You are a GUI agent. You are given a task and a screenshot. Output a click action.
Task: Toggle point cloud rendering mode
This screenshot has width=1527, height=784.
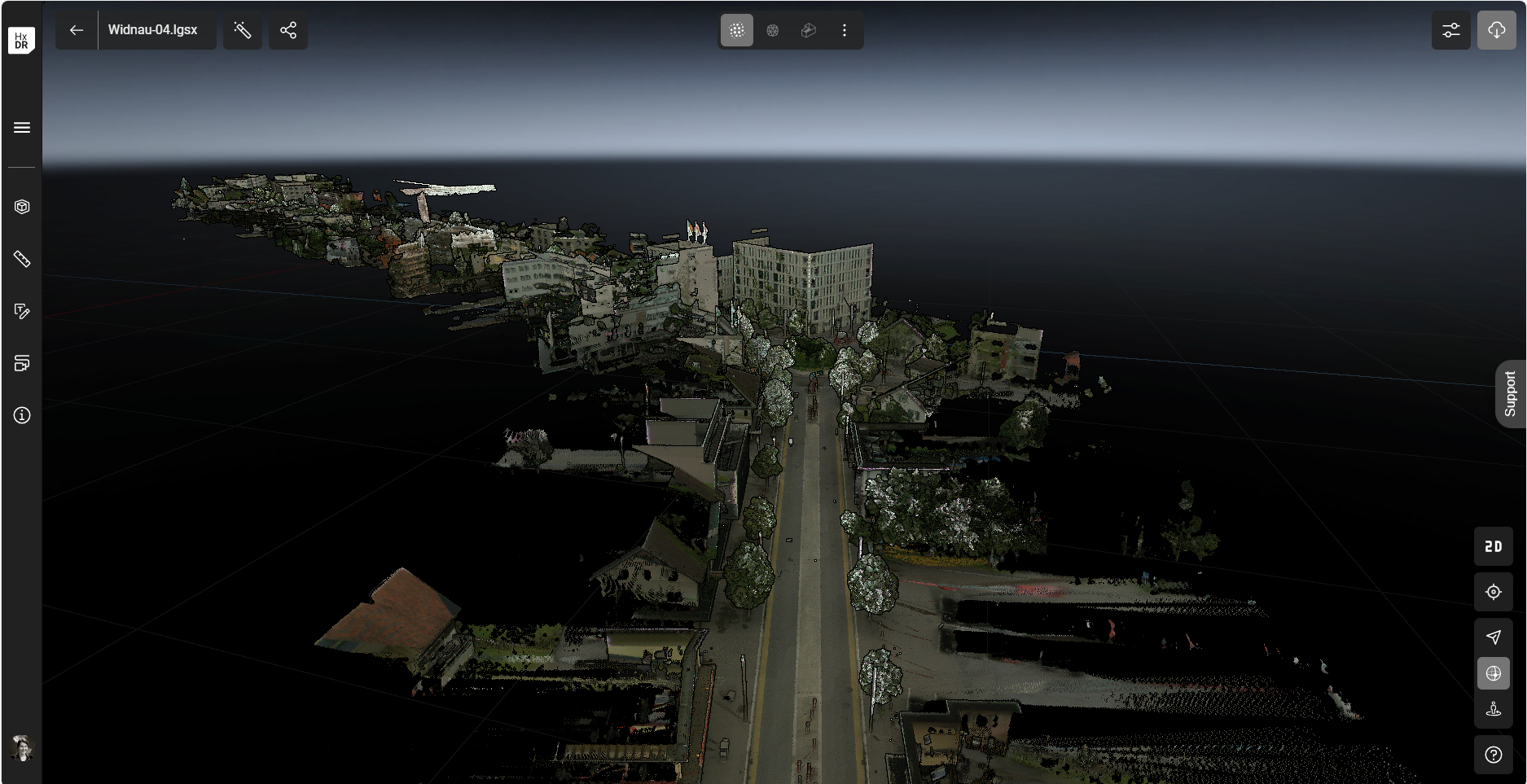tap(736, 30)
